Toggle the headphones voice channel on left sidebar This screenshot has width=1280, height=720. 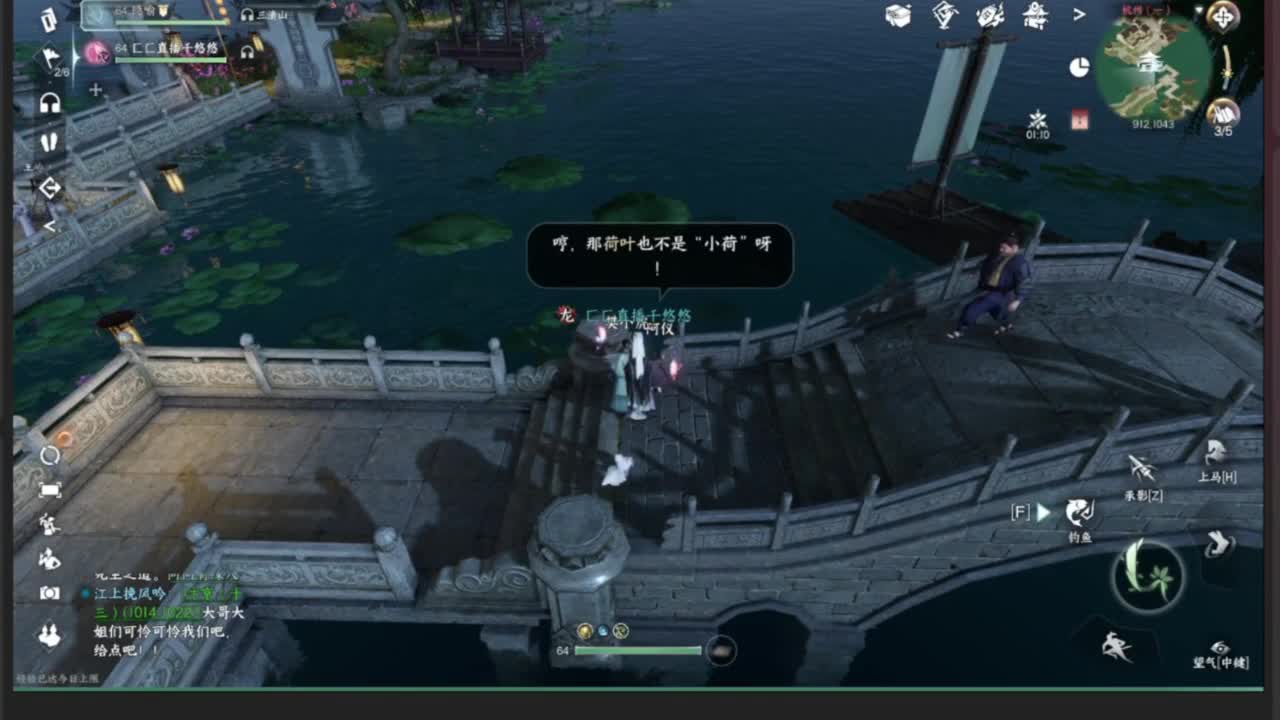51,102
